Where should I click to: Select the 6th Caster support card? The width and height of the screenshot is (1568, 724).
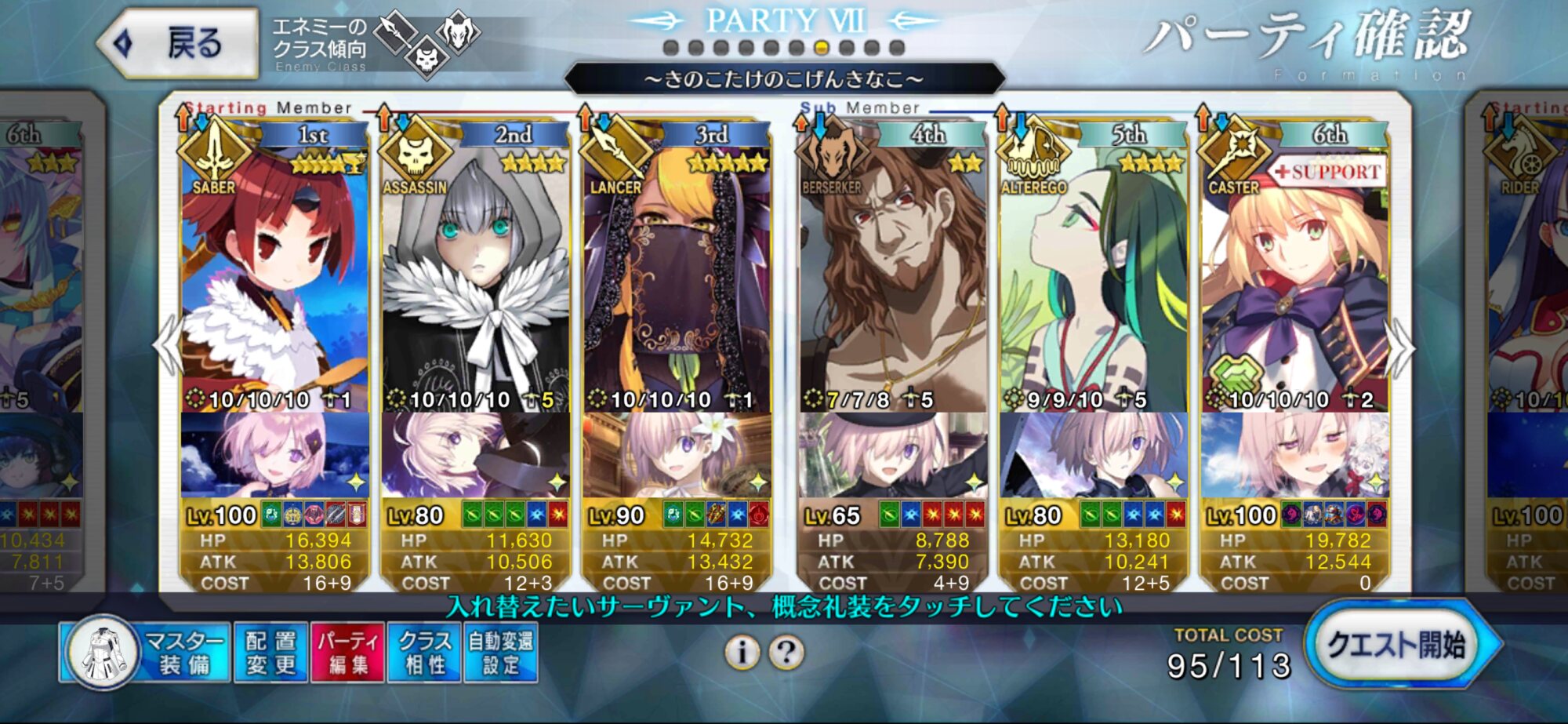[x=1294, y=275]
